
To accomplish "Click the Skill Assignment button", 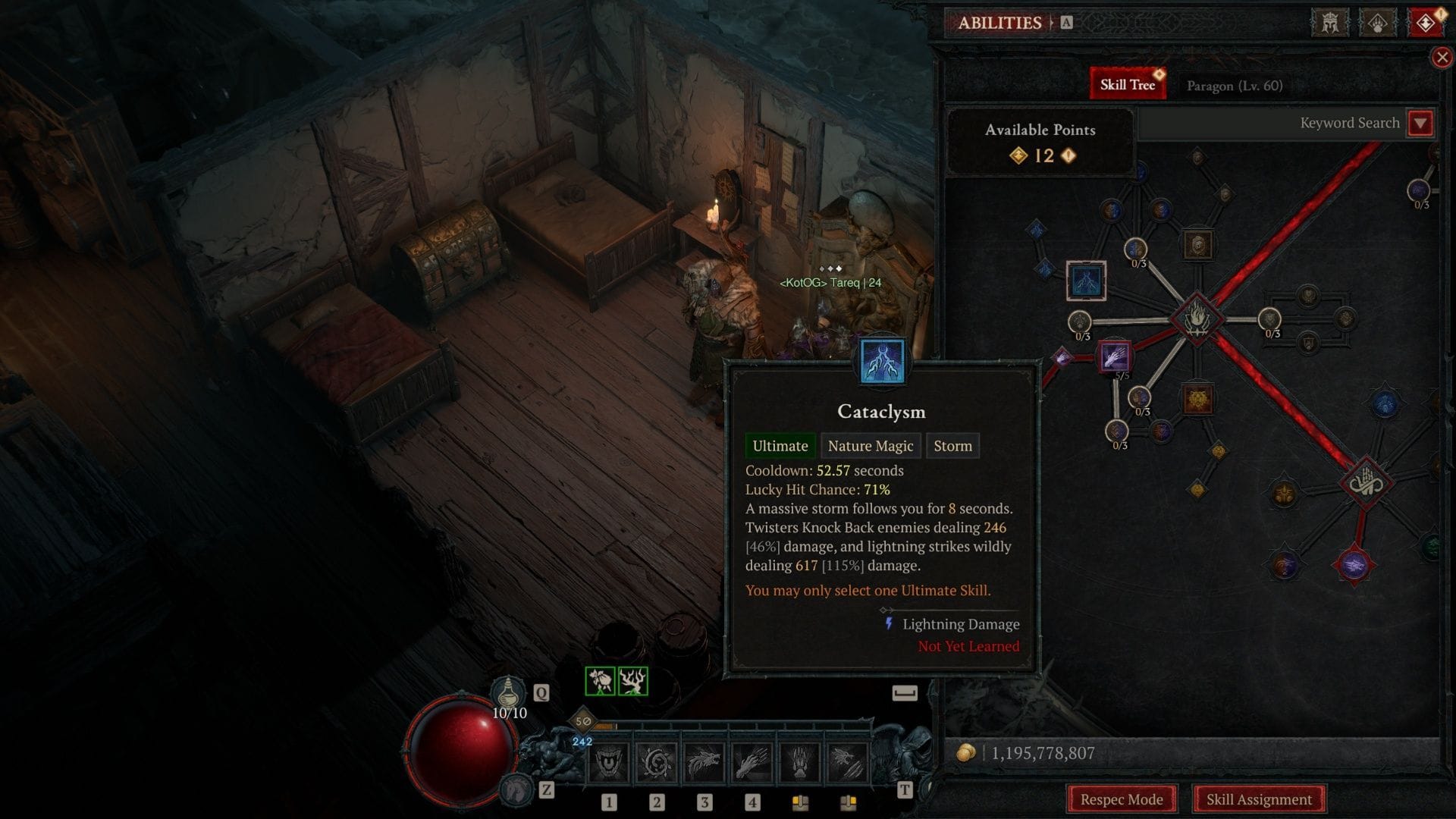I will click(x=1259, y=799).
